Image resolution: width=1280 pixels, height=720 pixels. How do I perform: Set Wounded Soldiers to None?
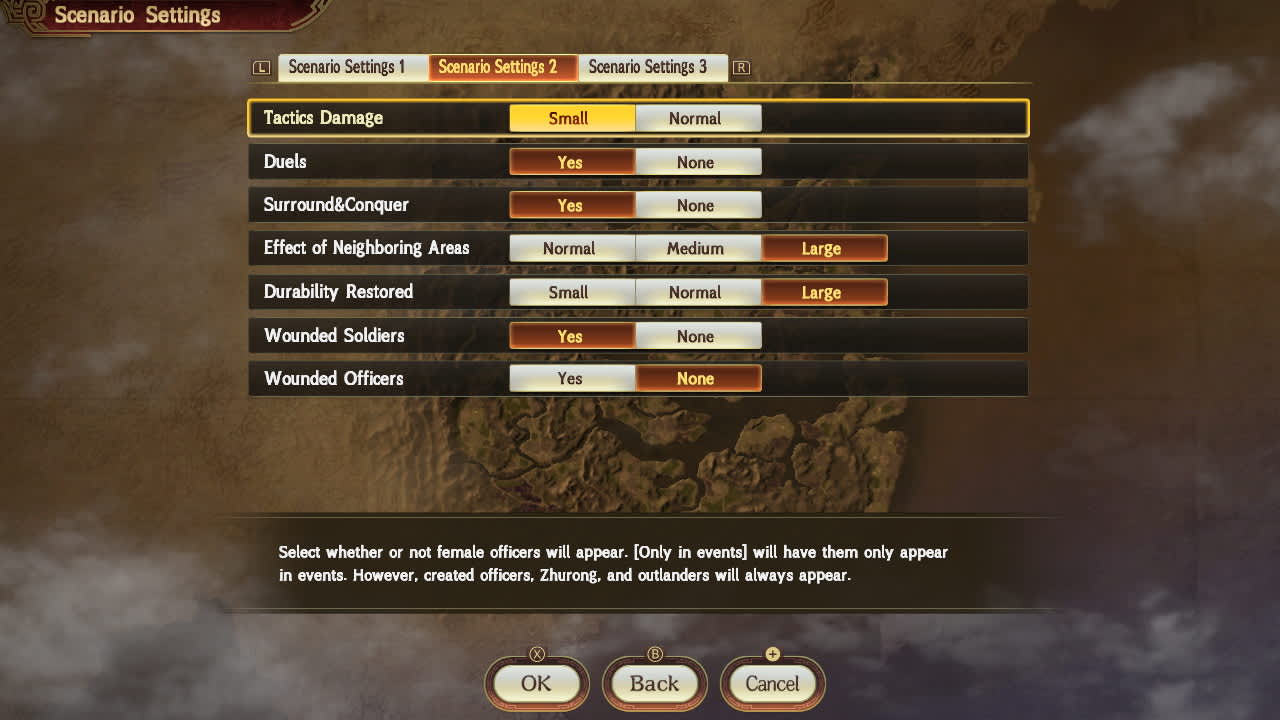(x=698, y=336)
